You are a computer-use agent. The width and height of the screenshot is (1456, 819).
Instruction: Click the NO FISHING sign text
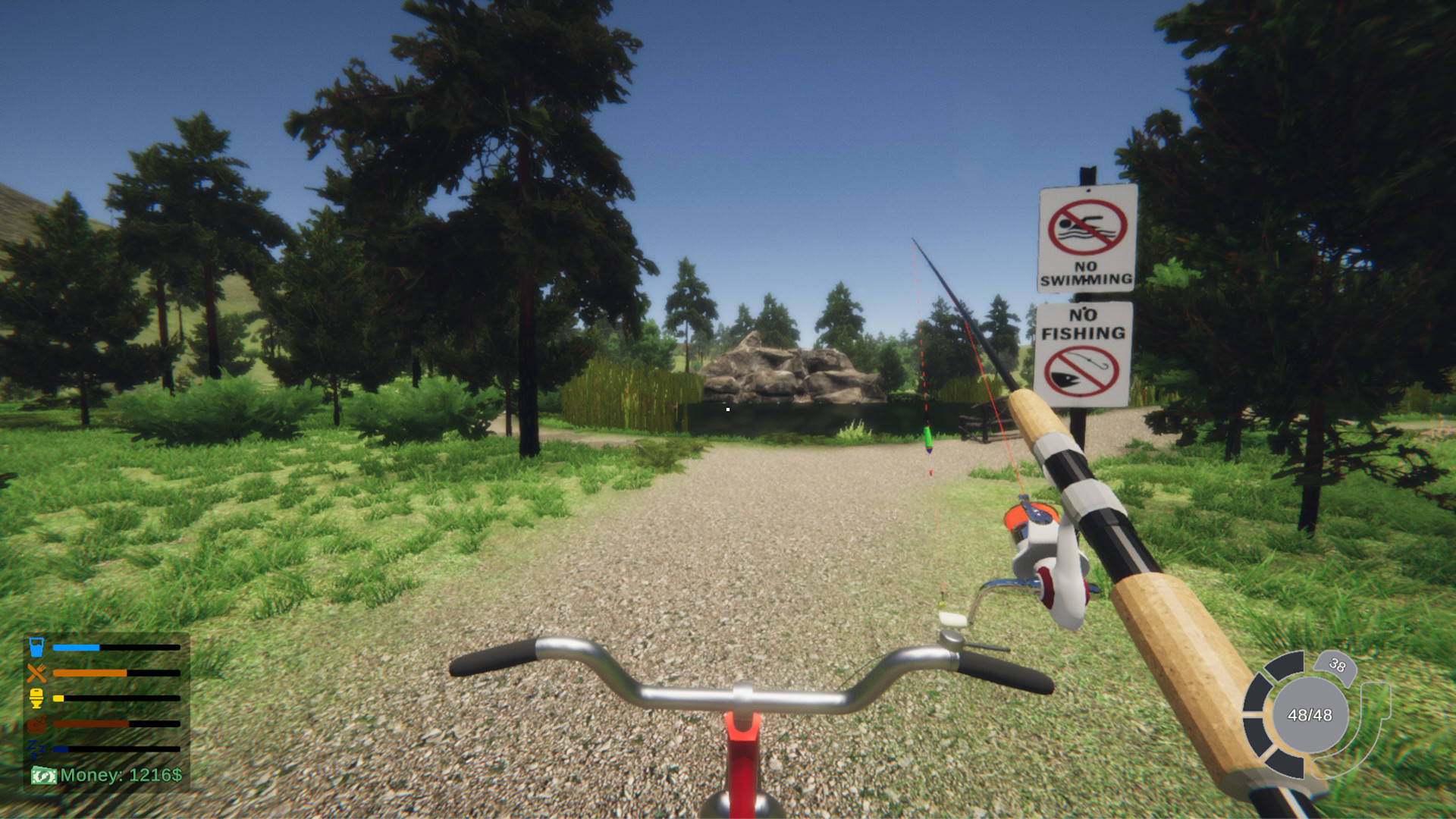[x=1082, y=322]
